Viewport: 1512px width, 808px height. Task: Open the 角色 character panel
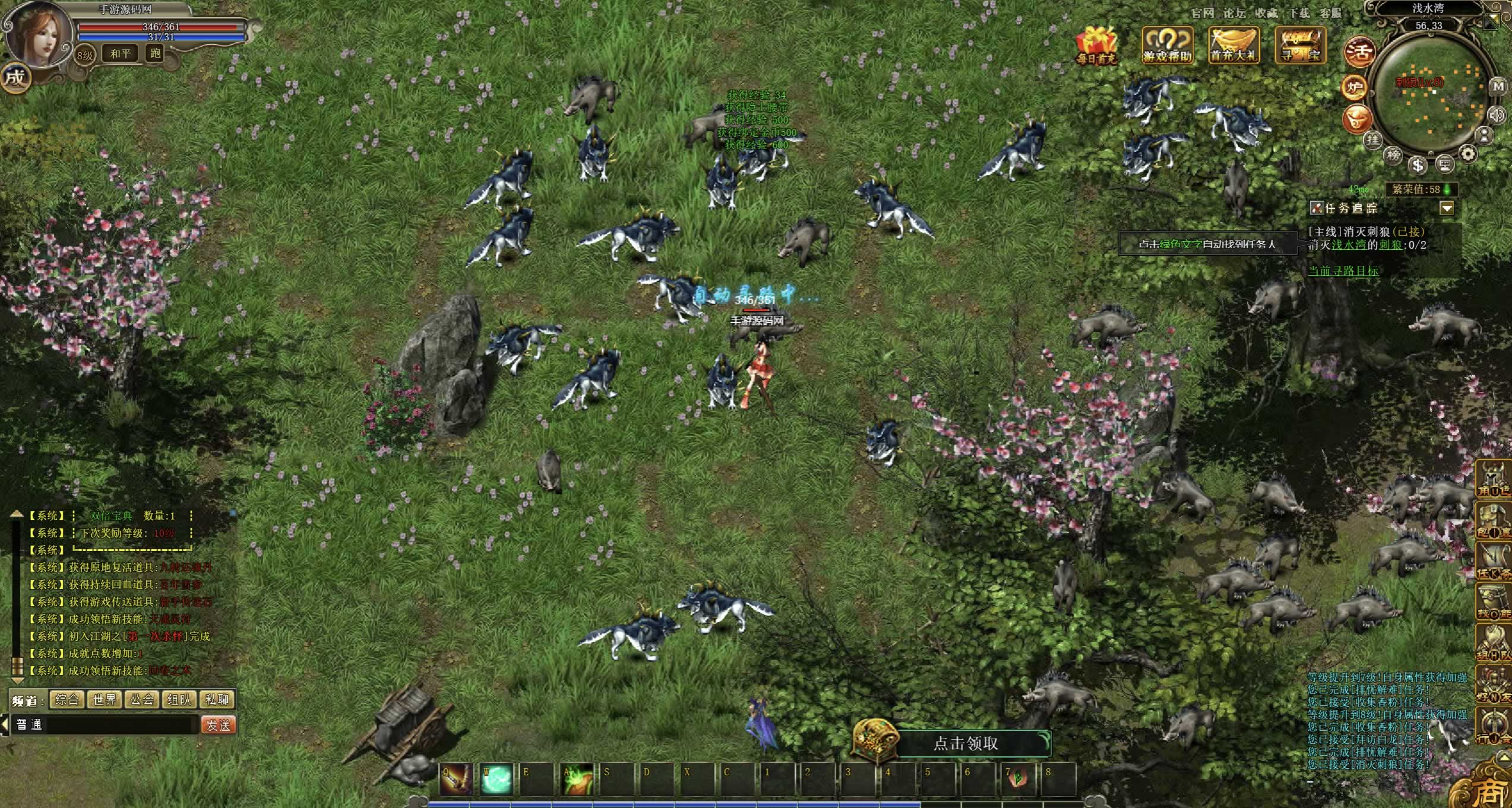click(x=1494, y=479)
